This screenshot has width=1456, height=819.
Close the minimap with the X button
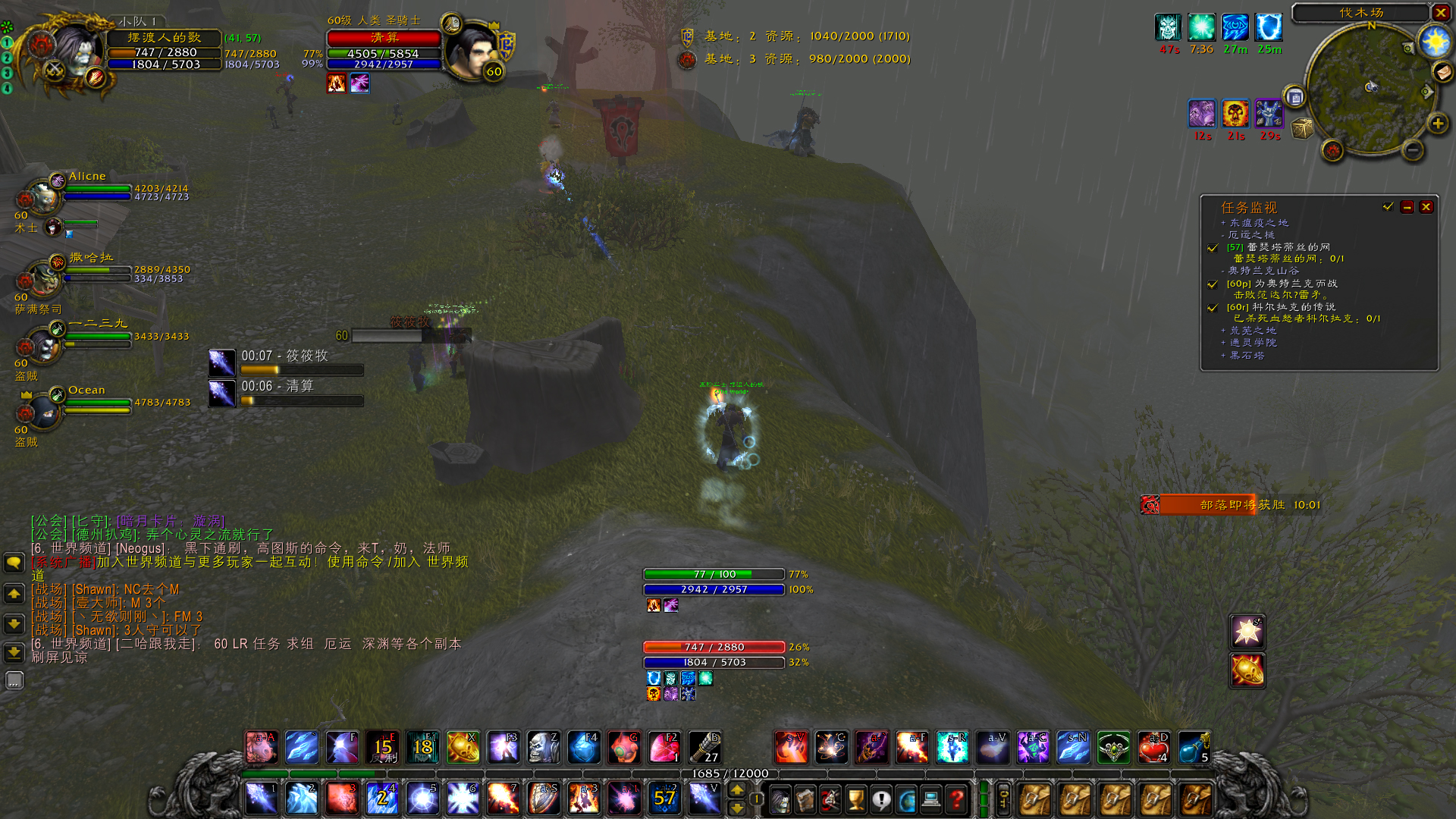tap(1440, 13)
